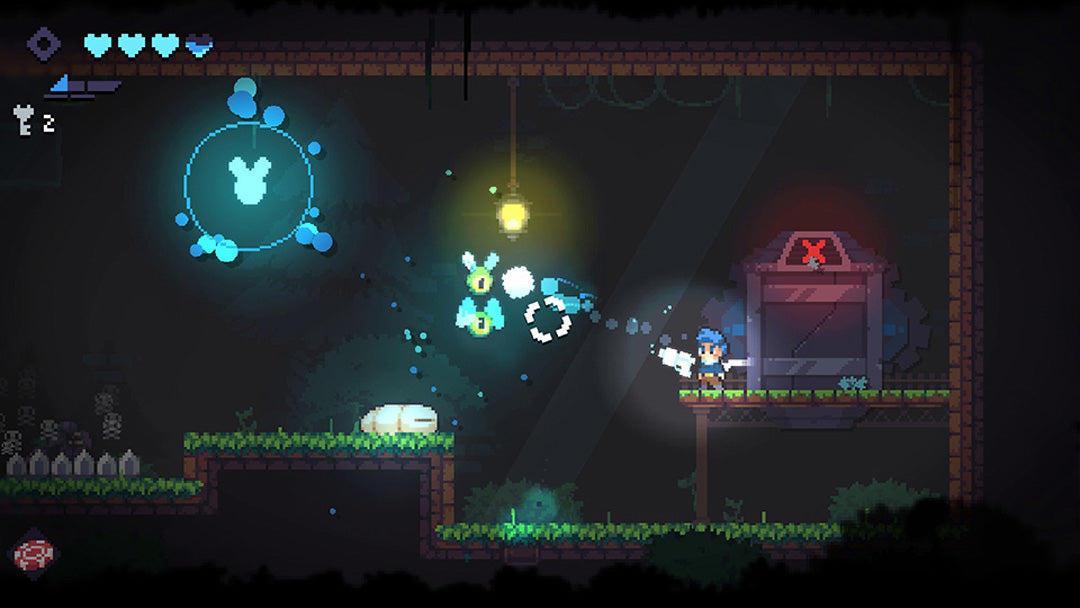Select the red item slot icon

pos(33,554)
